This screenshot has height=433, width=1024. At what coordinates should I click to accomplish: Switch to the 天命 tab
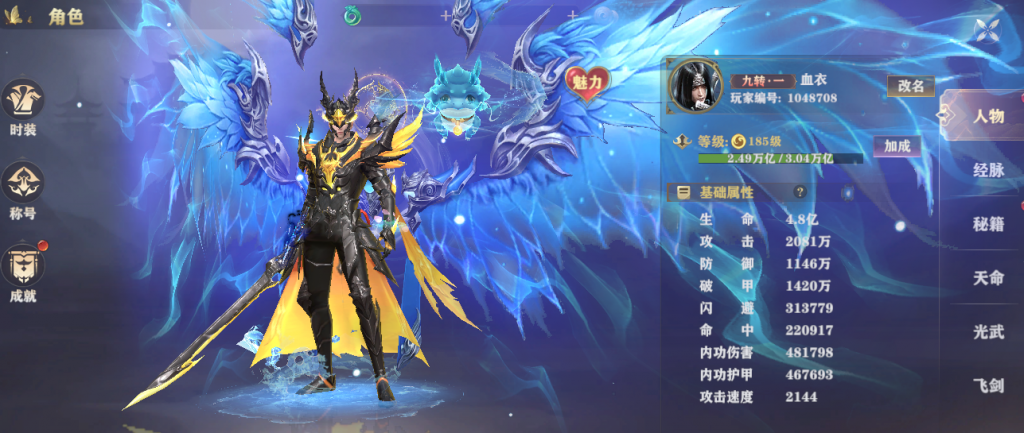click(x=988, y=277)
